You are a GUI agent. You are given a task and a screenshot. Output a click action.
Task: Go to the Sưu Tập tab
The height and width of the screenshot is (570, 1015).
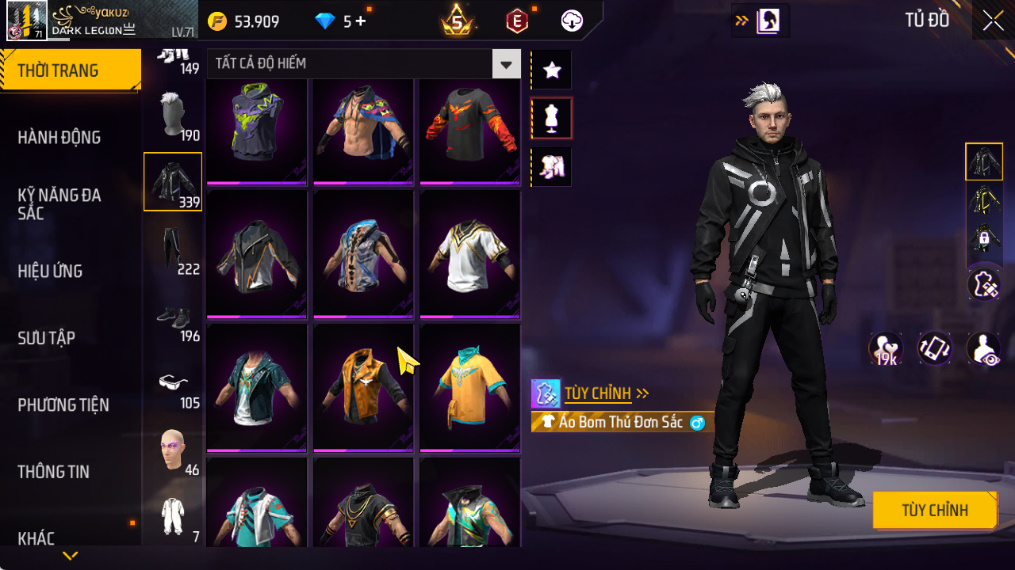tap(47, 338)
